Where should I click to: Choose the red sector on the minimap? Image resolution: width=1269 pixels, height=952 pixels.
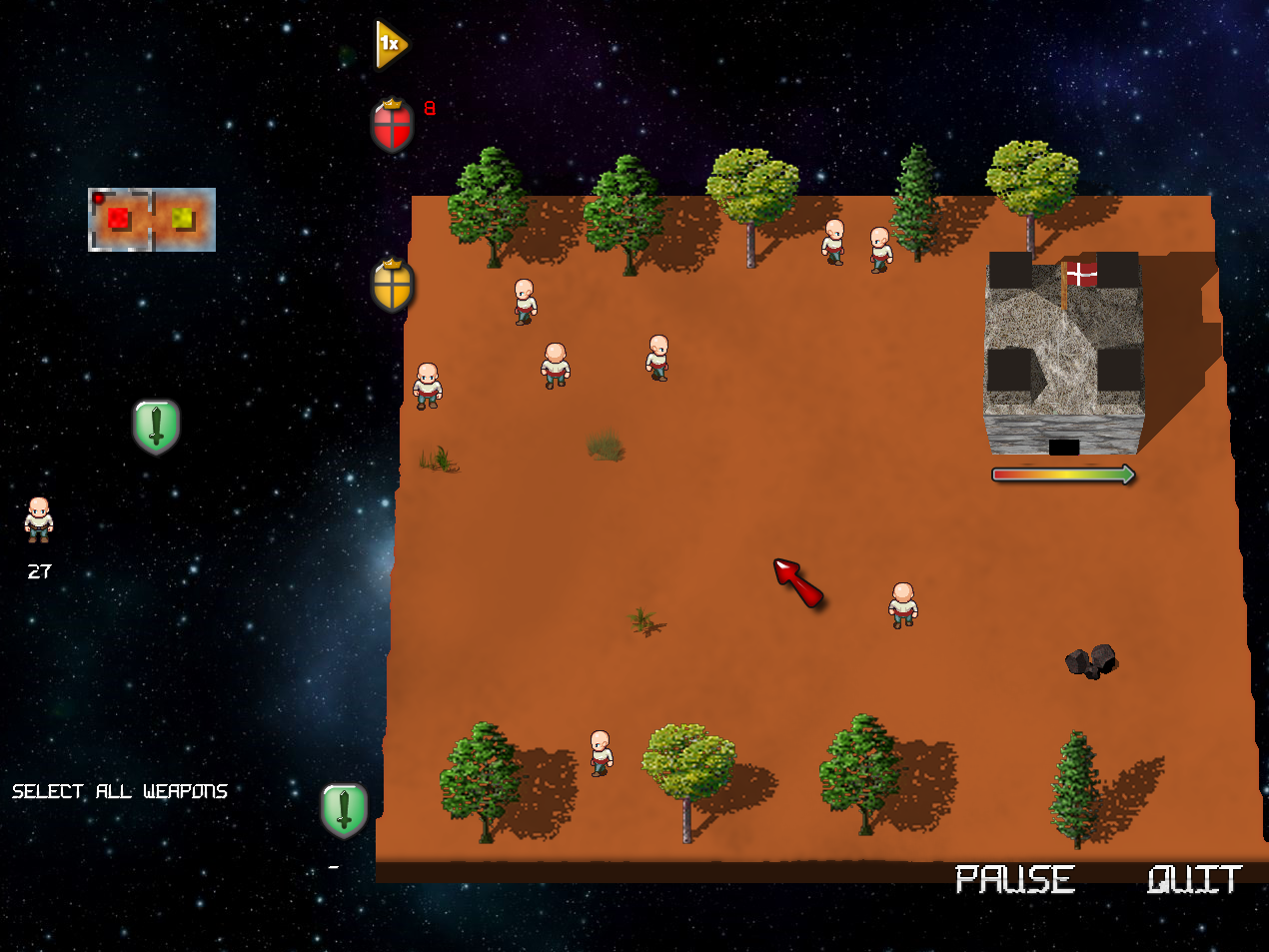pyautogui.click(x=119, y=218)
